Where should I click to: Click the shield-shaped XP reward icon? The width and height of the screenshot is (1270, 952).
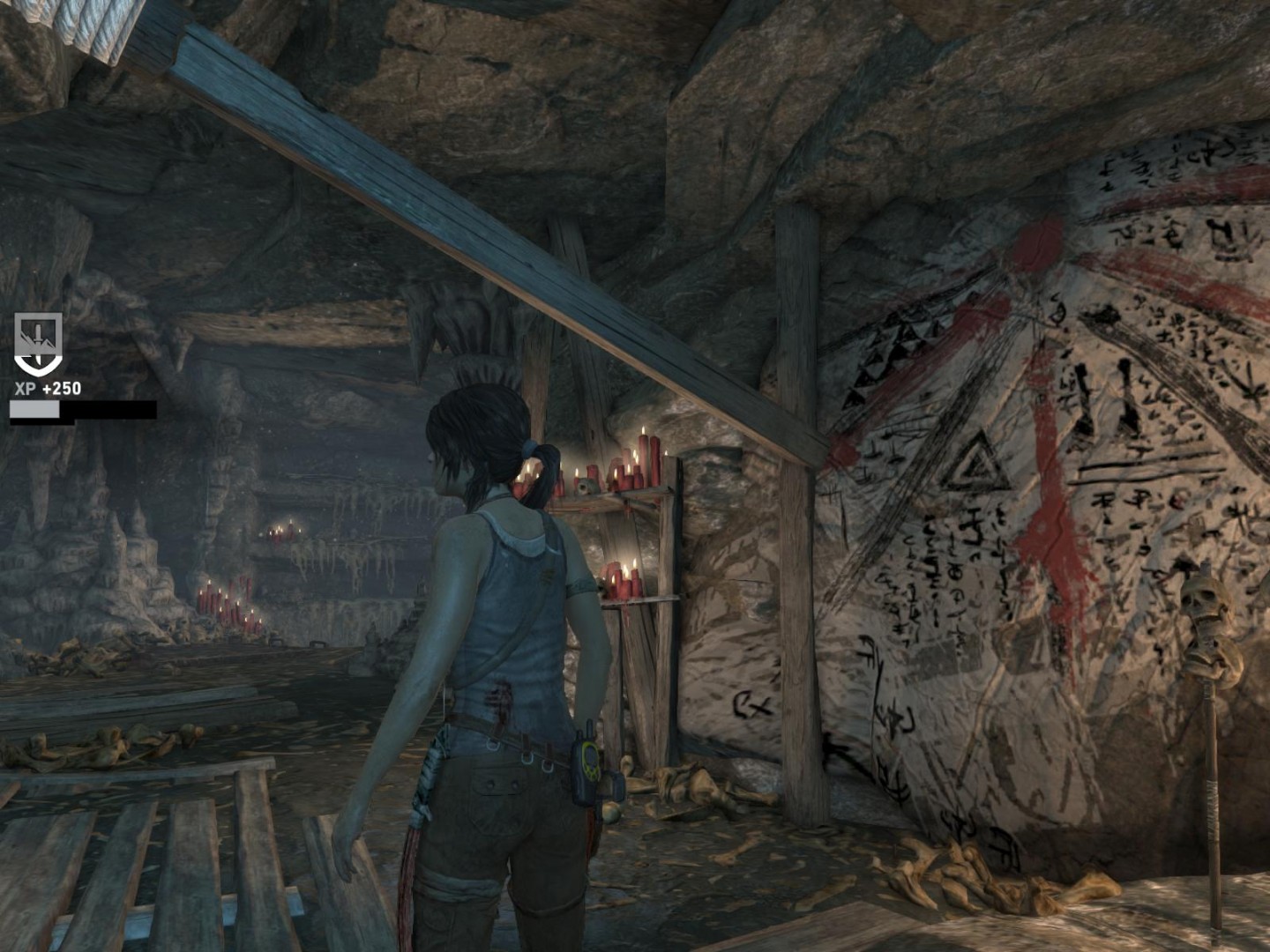click(36, 343)
